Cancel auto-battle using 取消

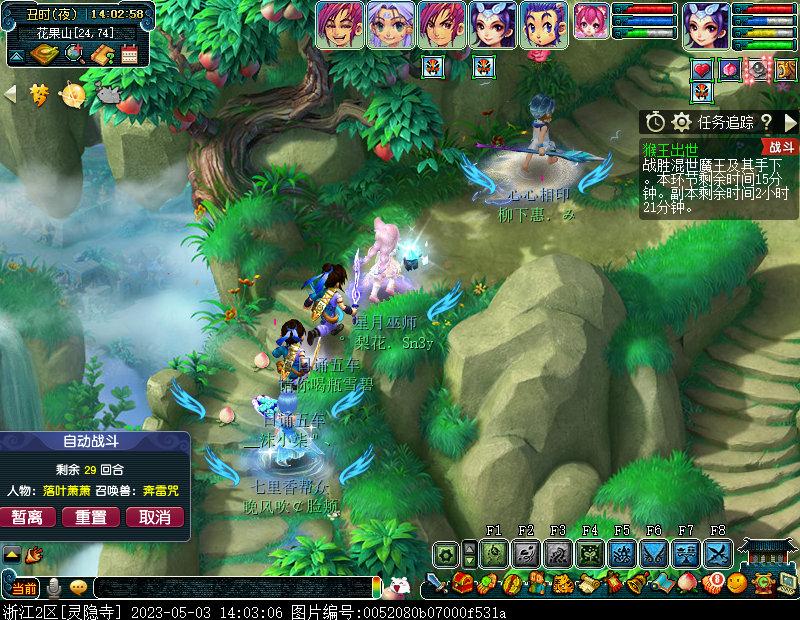click(x=154, y=517)
